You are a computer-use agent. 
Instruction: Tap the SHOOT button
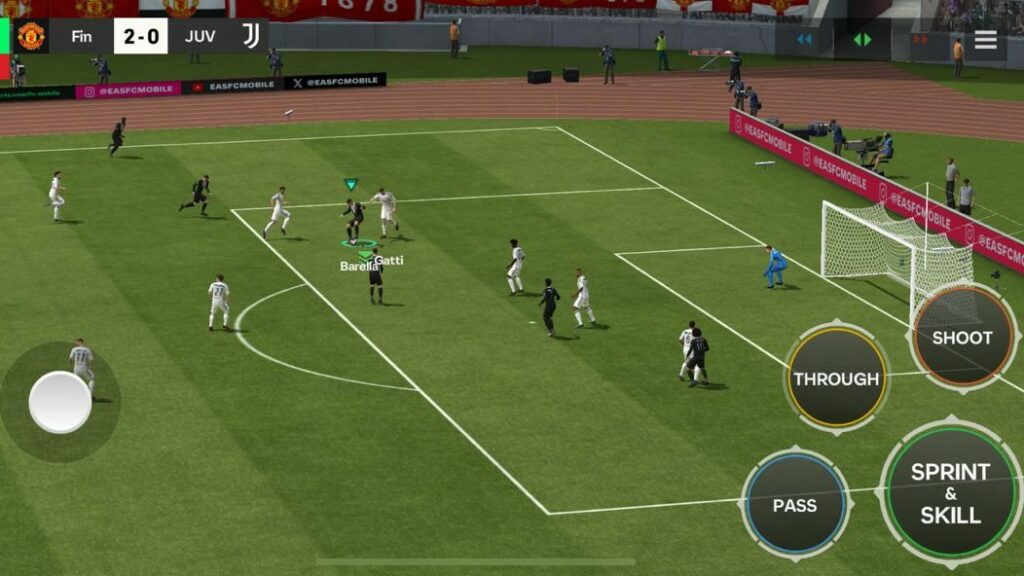coord(962,337)
